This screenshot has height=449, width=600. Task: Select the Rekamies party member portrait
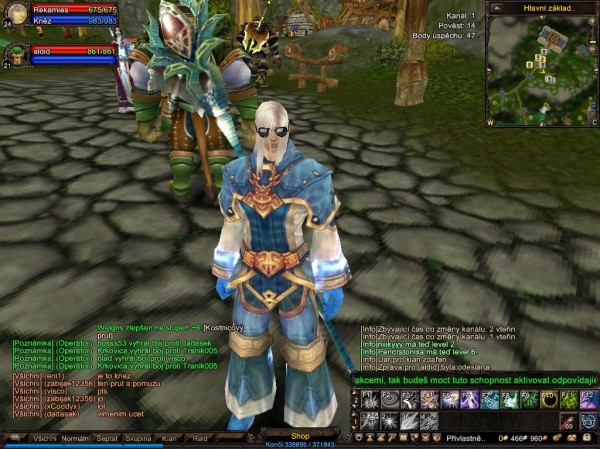point(15,14)
